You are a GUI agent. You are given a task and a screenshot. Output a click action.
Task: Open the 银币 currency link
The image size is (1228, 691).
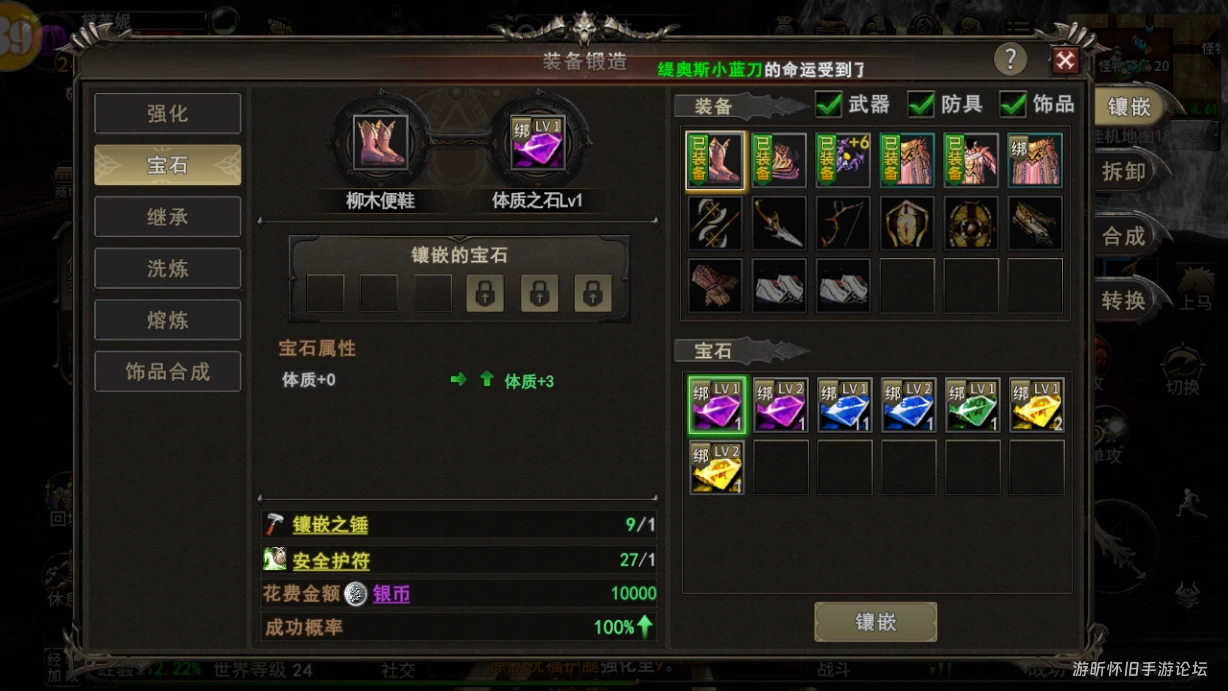tap(391, 594)
